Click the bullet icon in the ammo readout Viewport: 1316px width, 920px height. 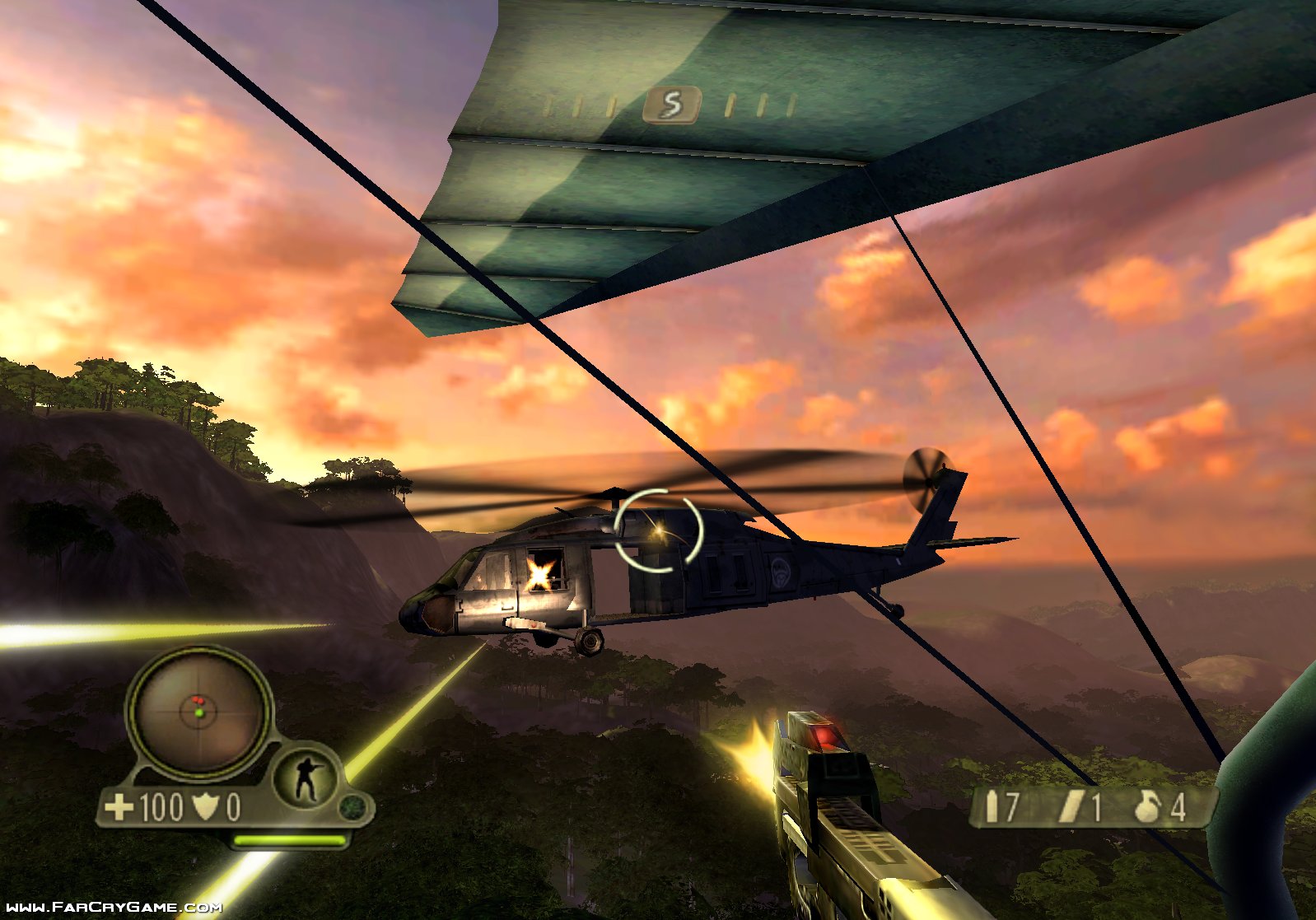(992, 806)
